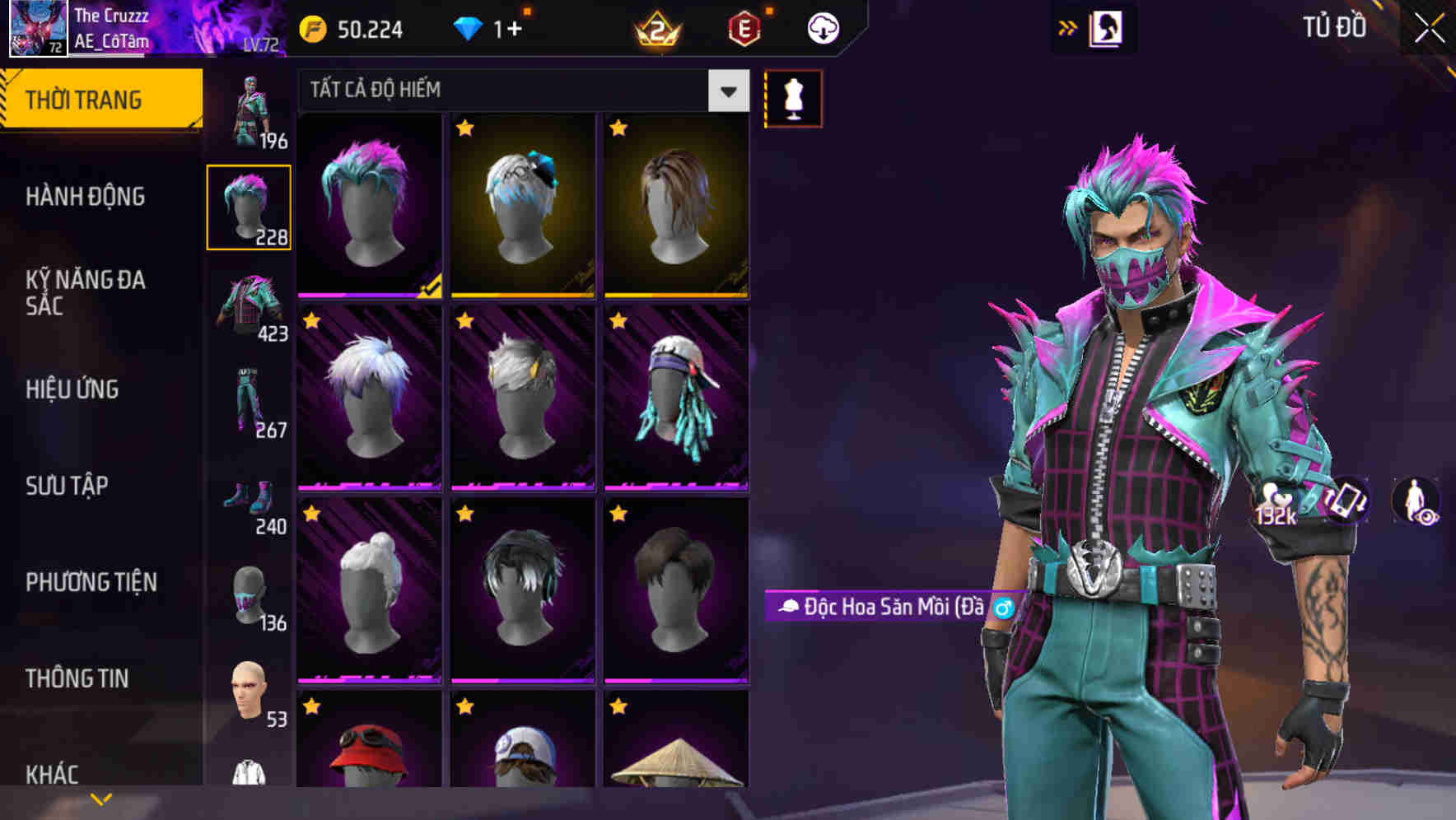This screenshot has height=820, width=1456.
Task: Select the pink-teal hairstyle thumbnail with 228 count
Action: coord(250,206)
